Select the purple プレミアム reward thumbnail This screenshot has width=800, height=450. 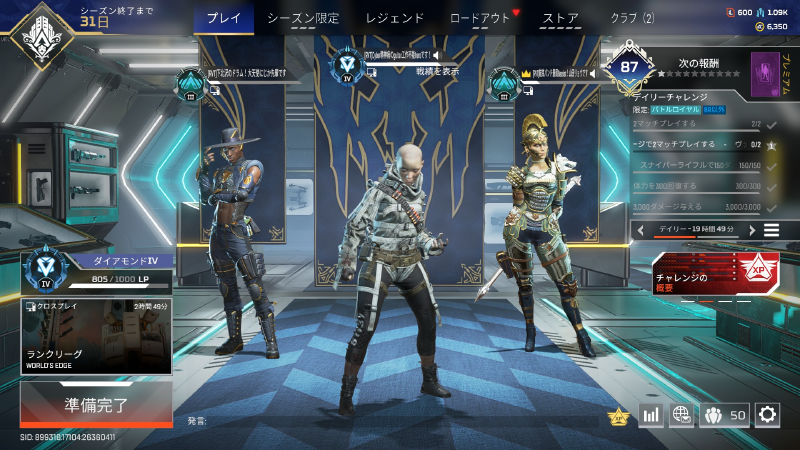tap(765, 75)
